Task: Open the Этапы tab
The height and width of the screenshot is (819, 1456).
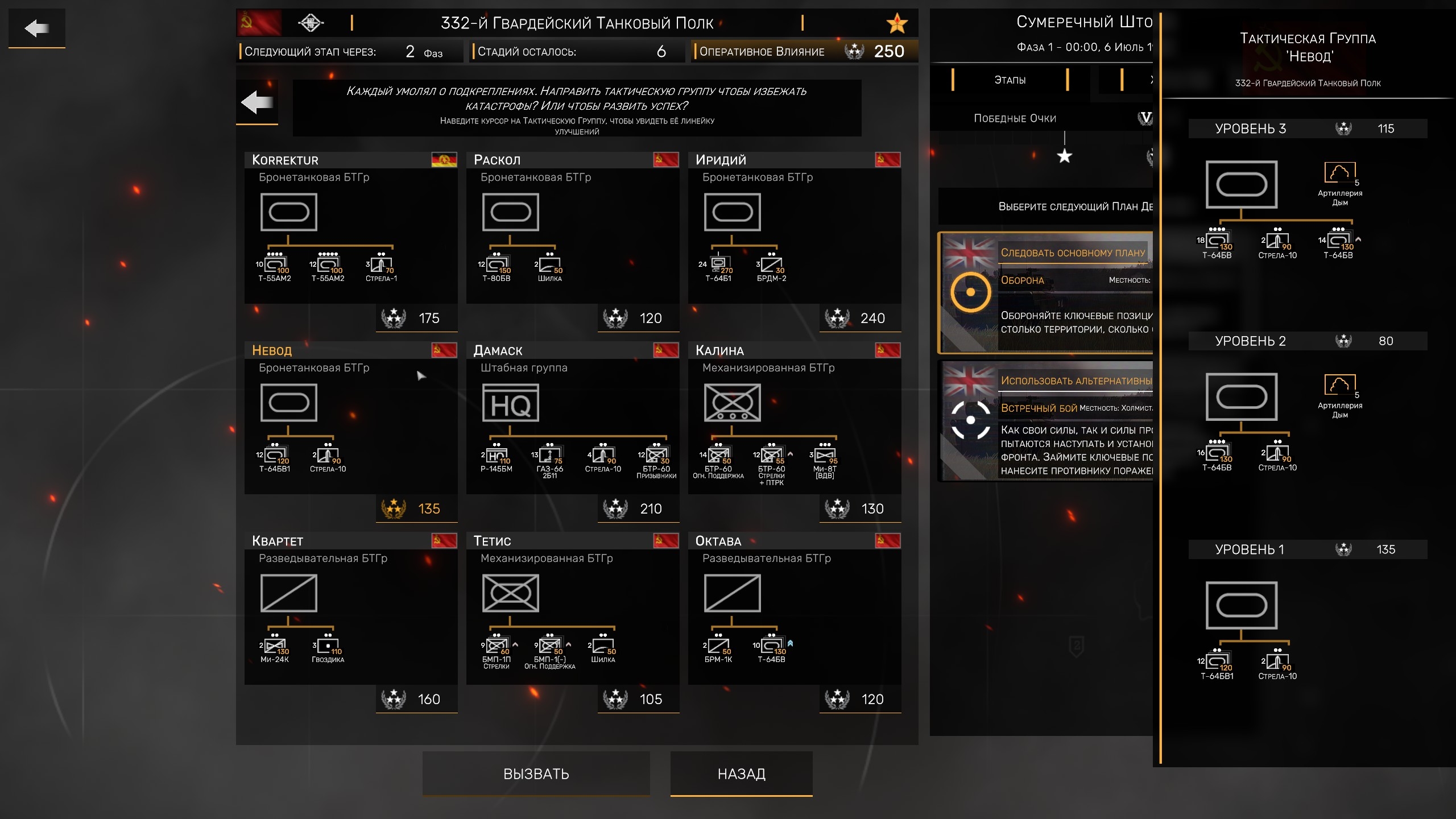Action: (1010, 80)
